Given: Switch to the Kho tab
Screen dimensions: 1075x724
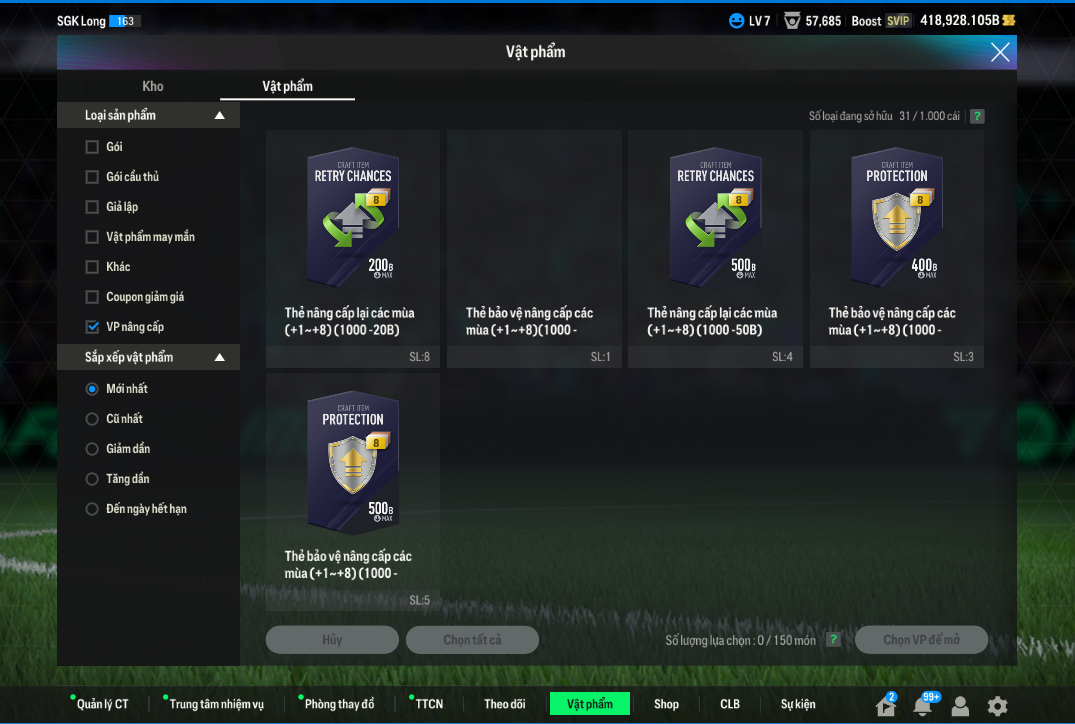Looking at the screenshot, I should coord(153,86).
